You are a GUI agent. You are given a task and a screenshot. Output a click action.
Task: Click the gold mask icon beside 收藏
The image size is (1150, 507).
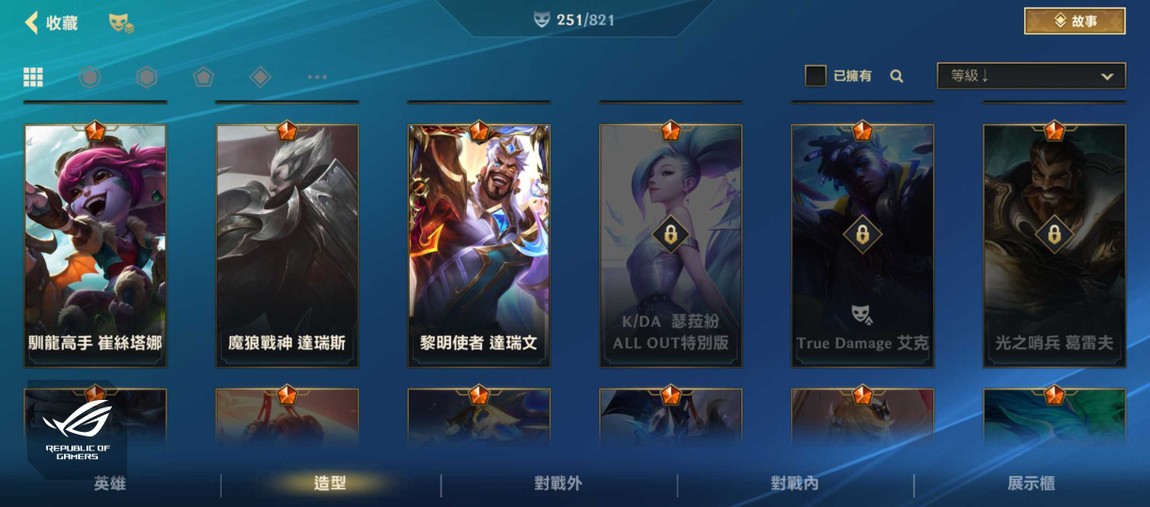121,22
